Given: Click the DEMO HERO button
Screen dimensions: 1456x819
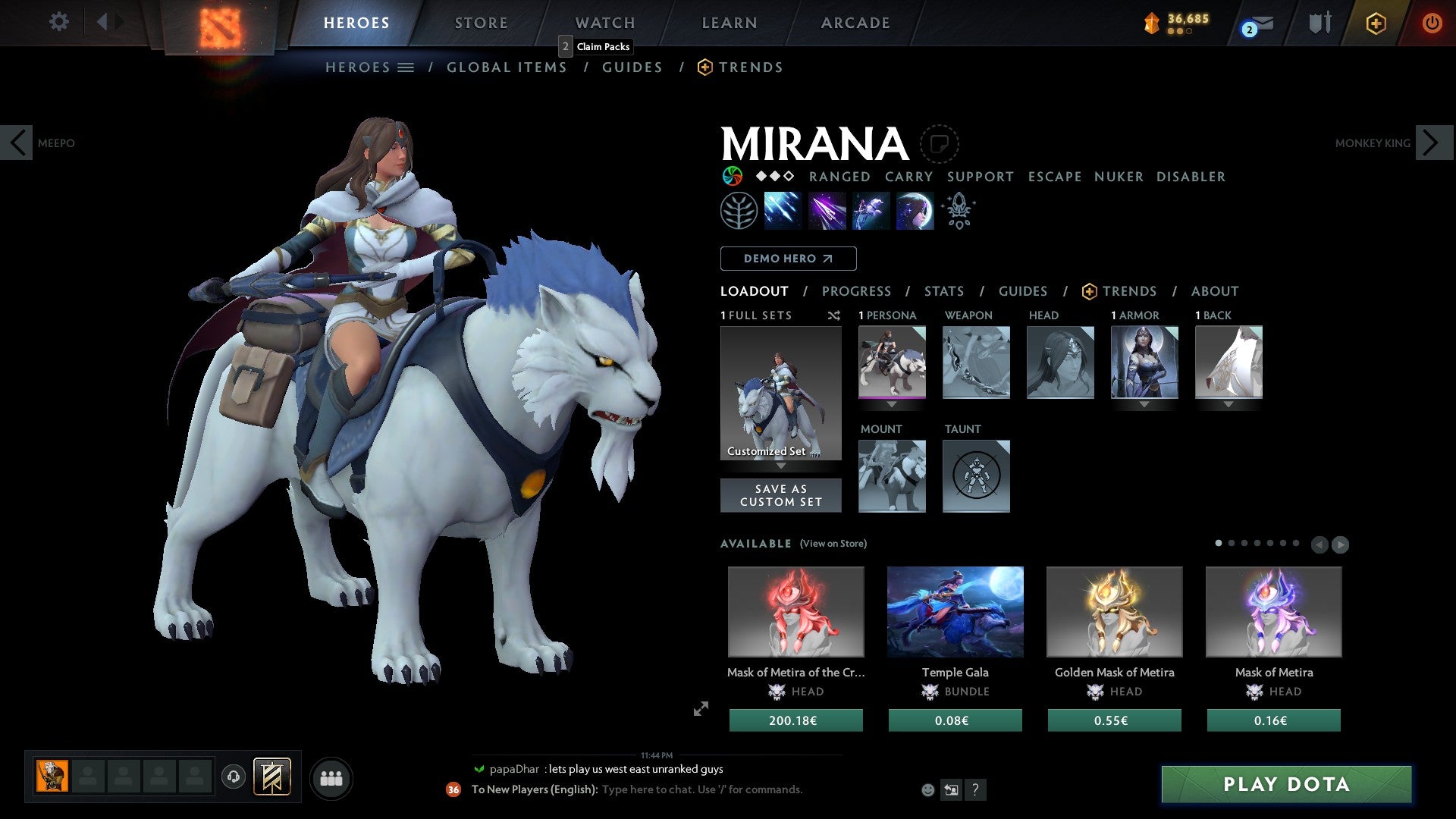Looking at the screenshot, I should (x=788, y=259).
